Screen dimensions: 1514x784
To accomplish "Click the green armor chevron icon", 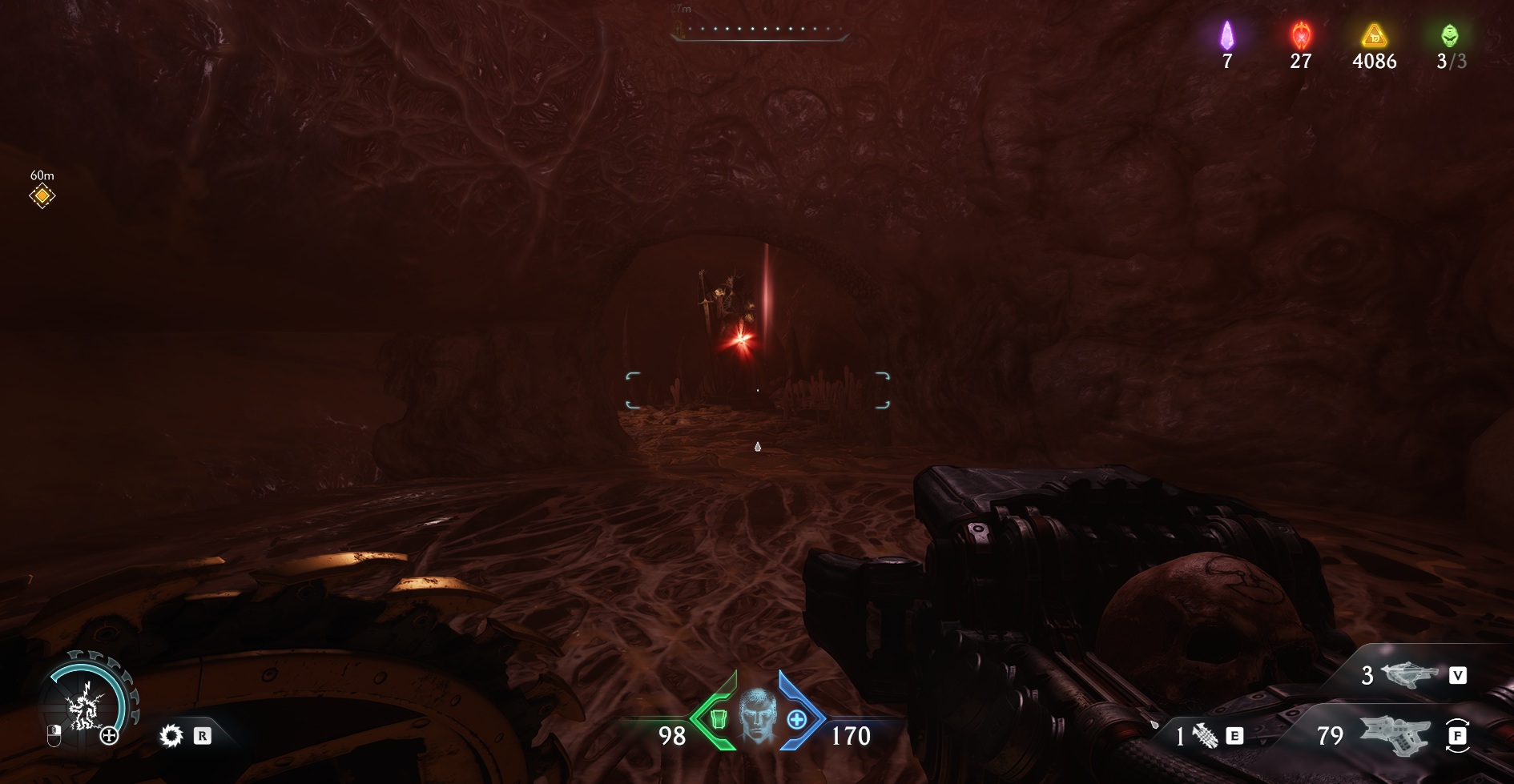I will point(716,718).
